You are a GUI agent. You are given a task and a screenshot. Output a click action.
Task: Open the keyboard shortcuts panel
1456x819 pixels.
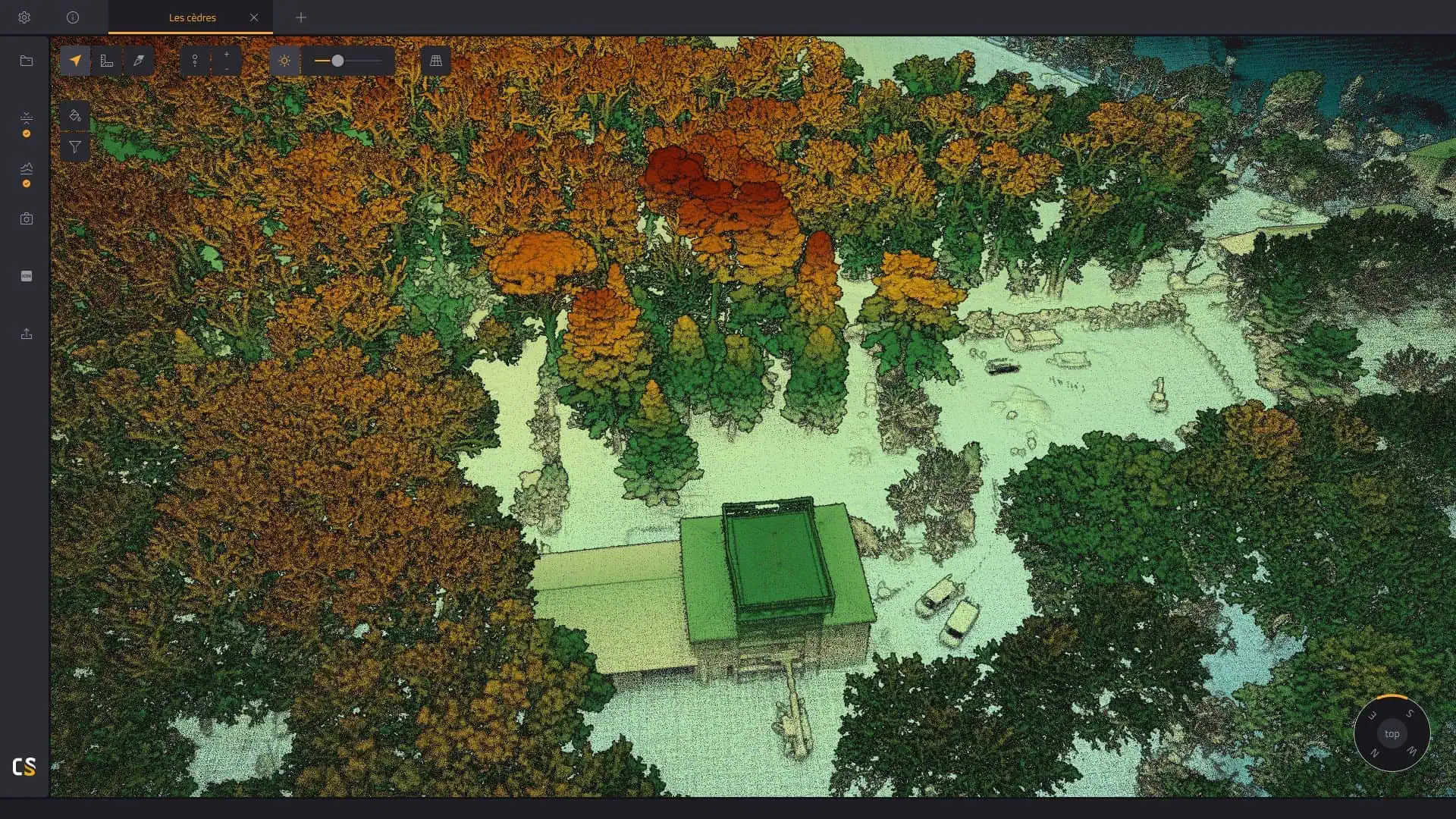point(27,276)
